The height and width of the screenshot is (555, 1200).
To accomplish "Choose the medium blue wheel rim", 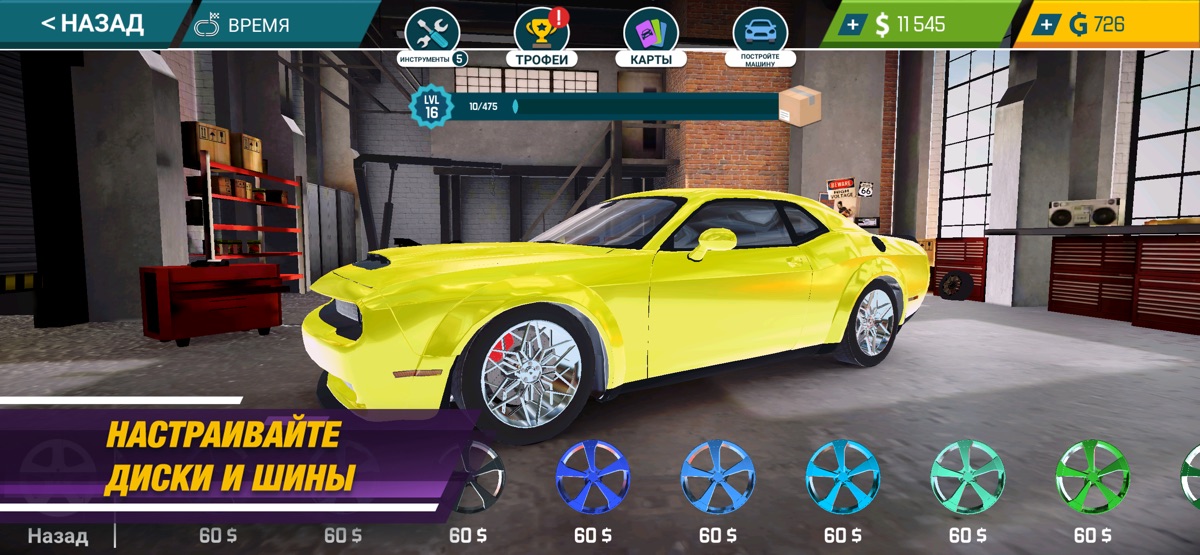I will click(x=718, y=477).
